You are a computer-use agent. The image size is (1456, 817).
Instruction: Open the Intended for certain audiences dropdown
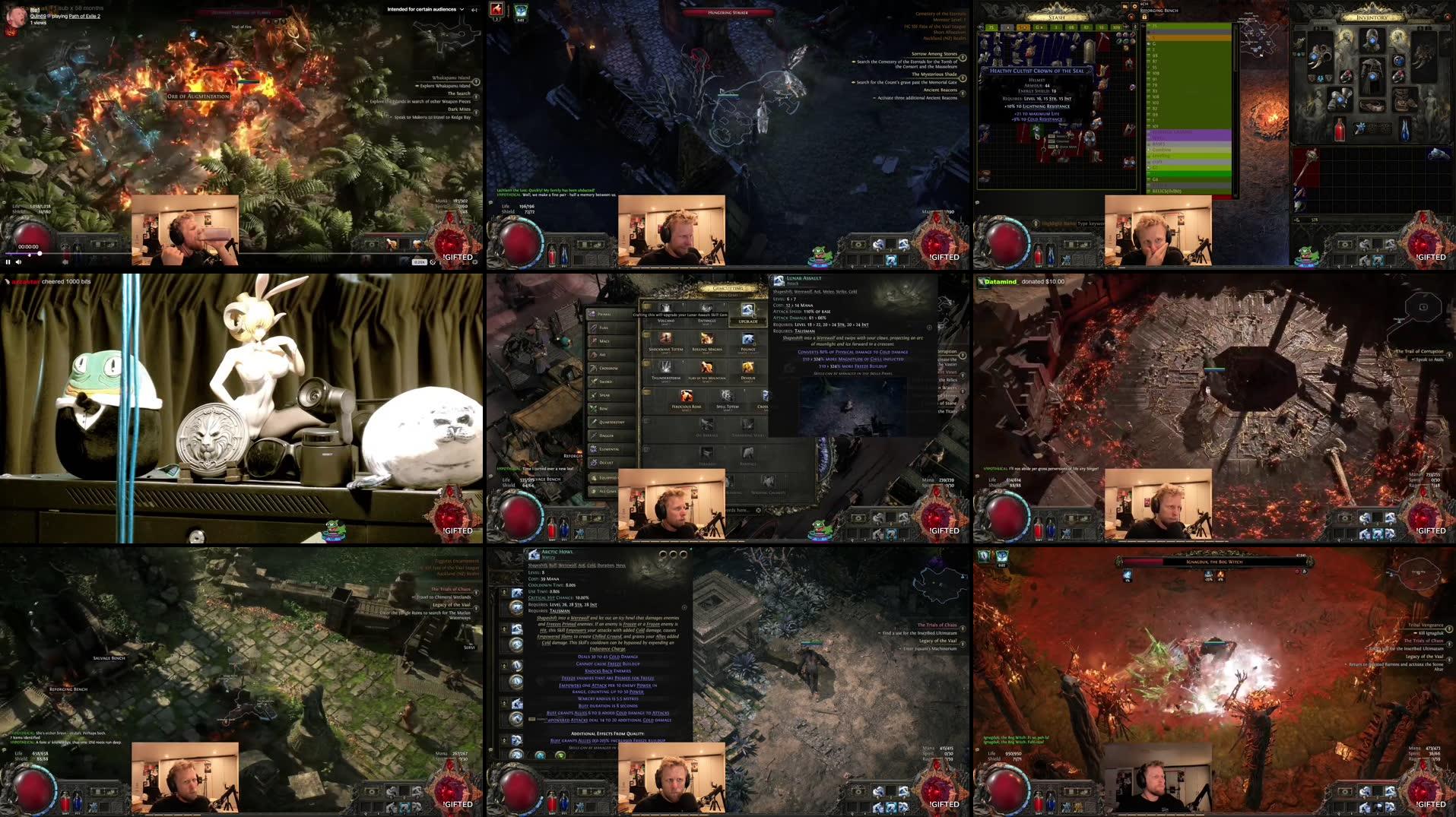[x=462, y=9]
